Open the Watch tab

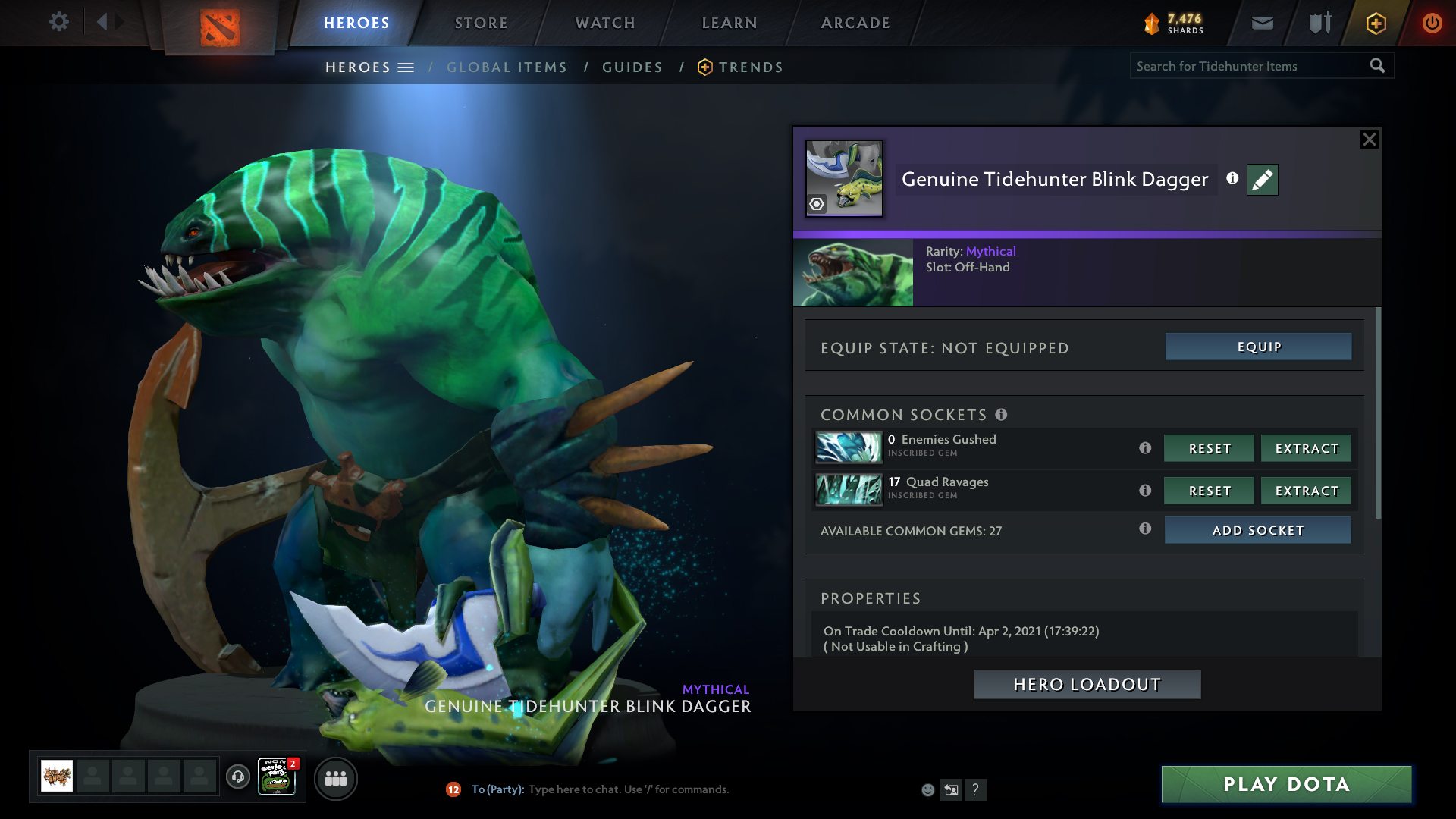point(605,23)
